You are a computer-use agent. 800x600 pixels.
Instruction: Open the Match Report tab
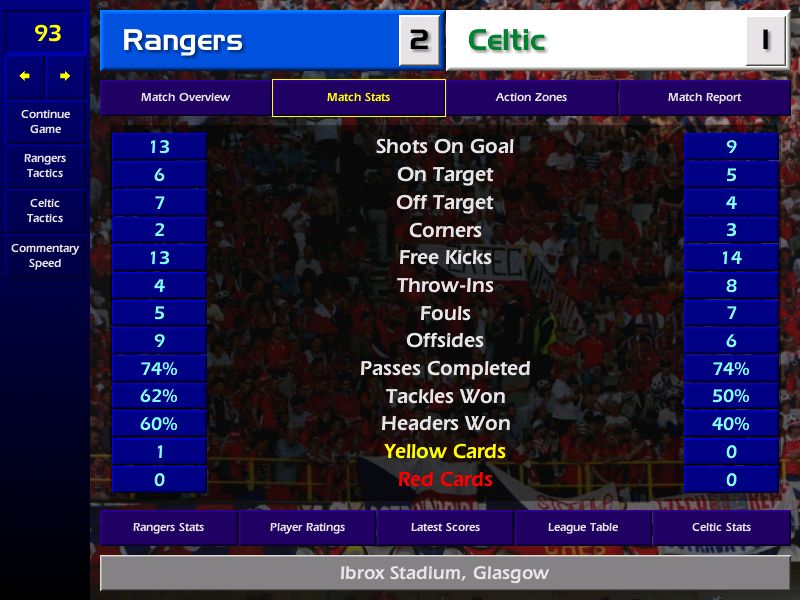point(704,98)
